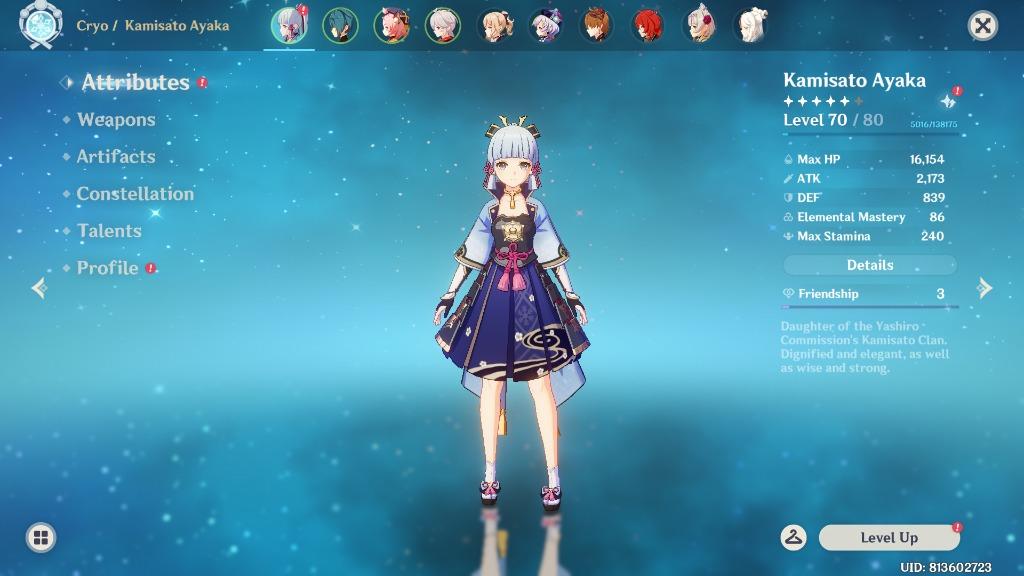Switch to the purple witch hat character
Image resolution: width=1024 pixels, height=576 pixels.
(x=546, y=26)
